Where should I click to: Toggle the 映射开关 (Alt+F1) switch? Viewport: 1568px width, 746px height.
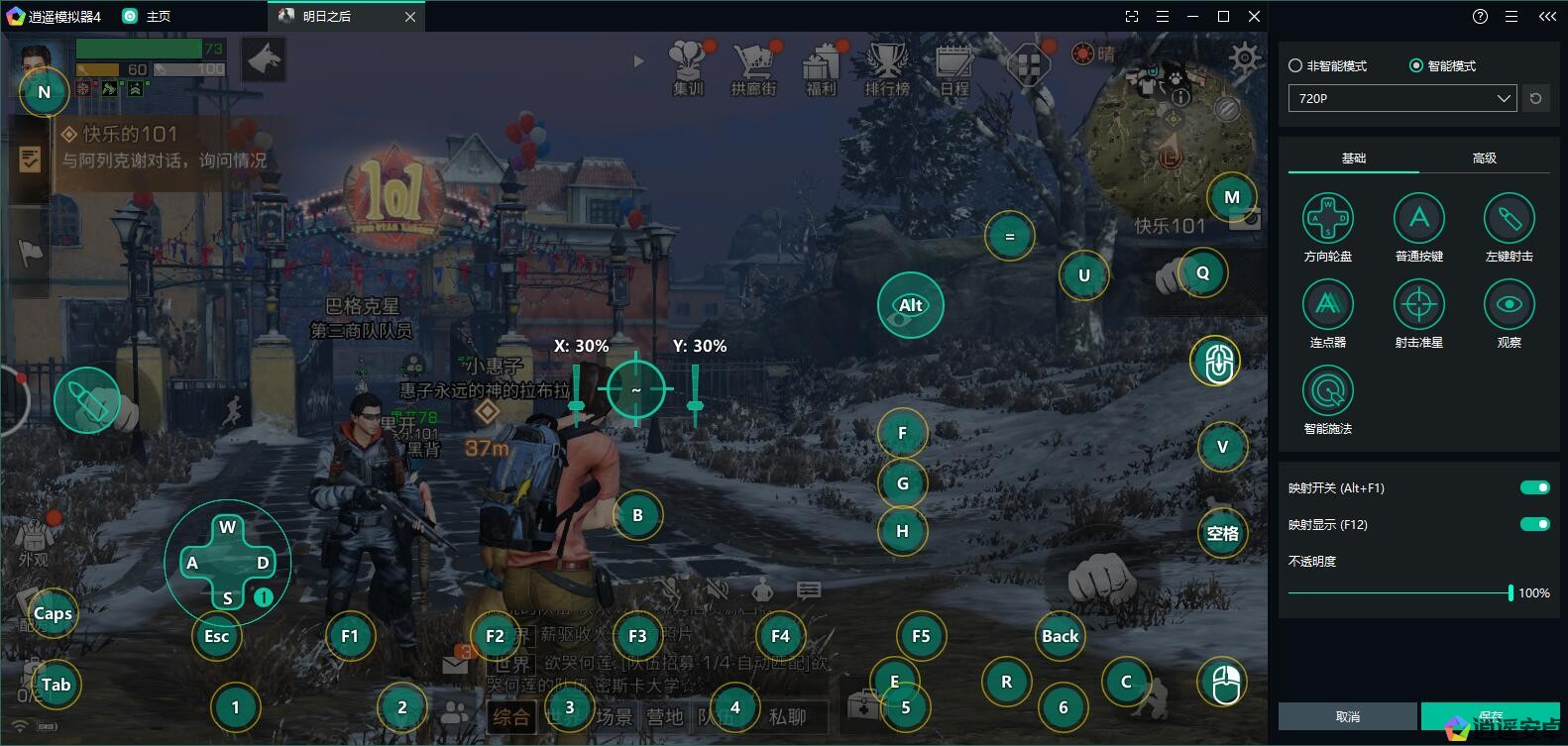point(1534,487)
